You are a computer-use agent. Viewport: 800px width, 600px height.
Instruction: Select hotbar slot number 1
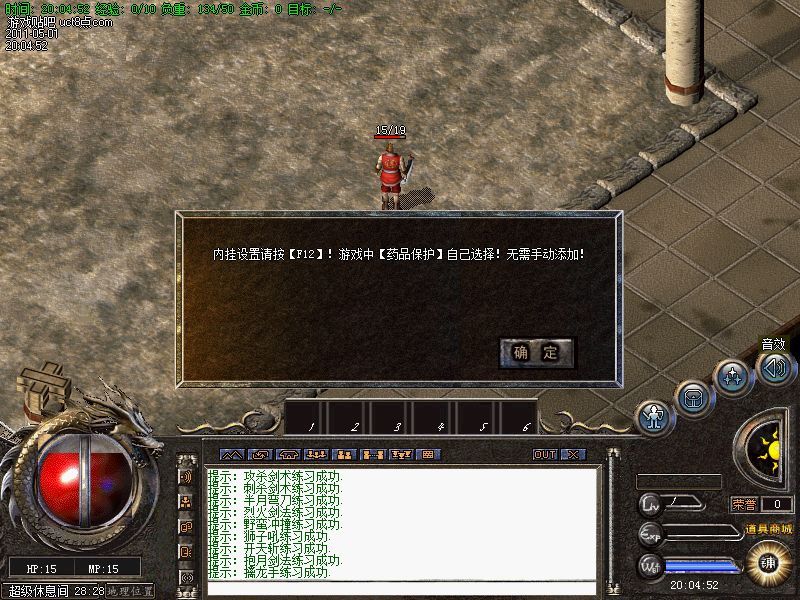309,416
